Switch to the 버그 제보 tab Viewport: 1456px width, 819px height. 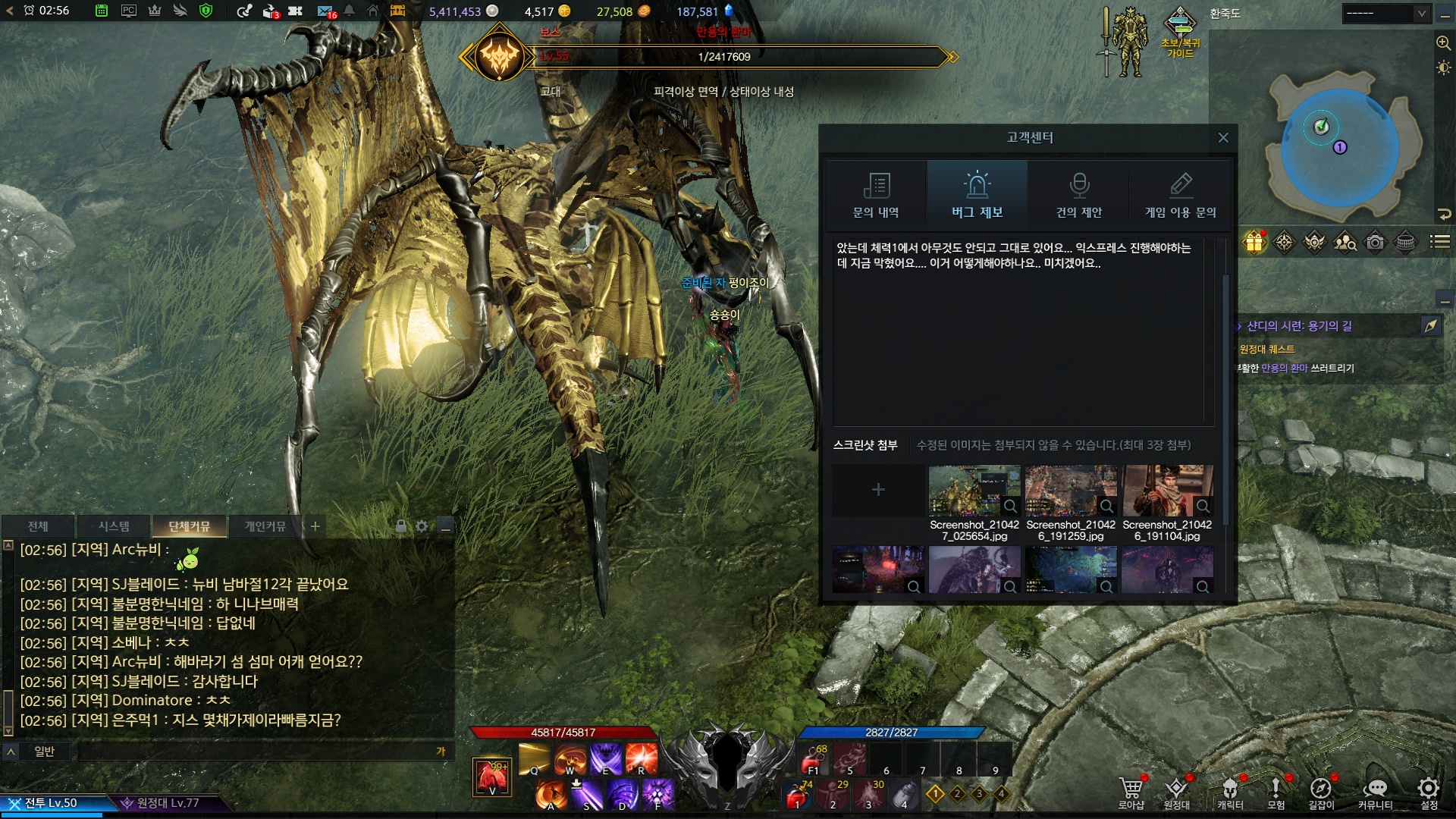(x=977, y=195)
